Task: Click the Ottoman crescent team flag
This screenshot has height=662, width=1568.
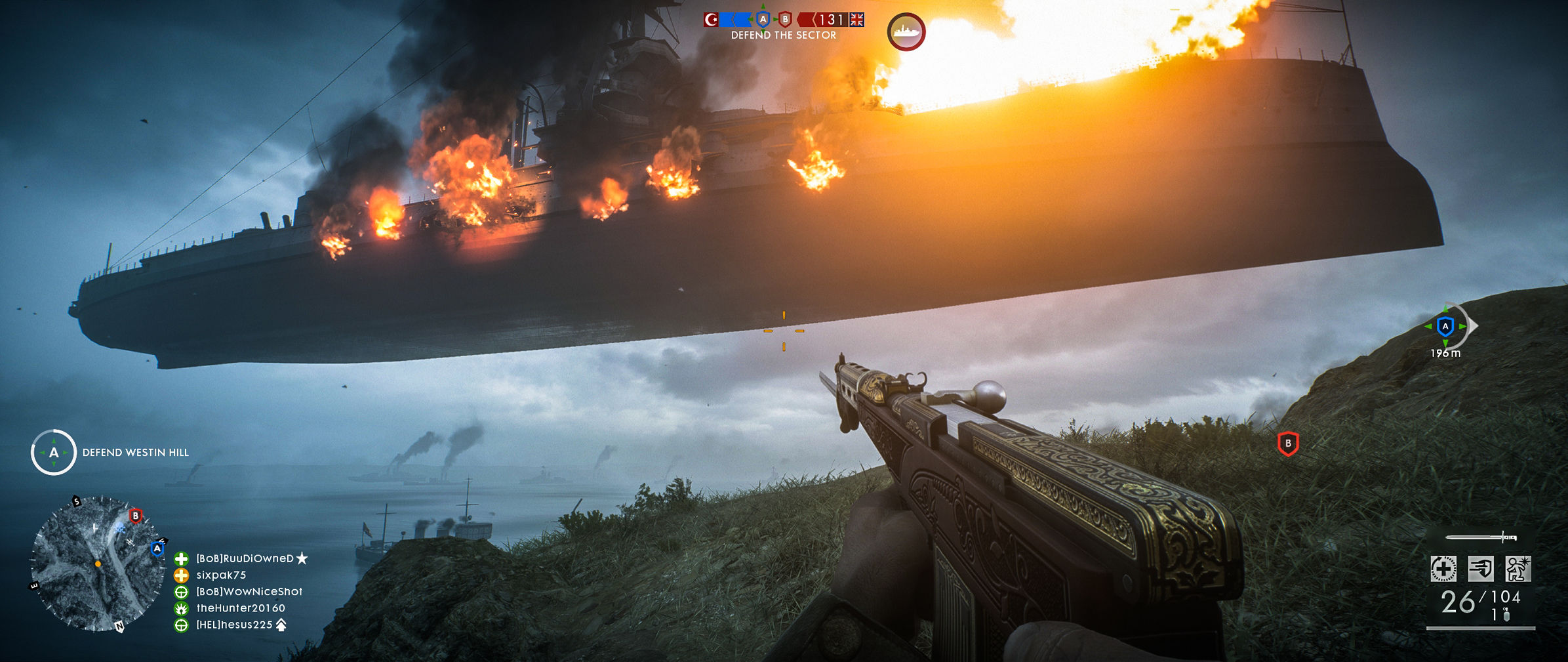Action: tap(711, 20)
